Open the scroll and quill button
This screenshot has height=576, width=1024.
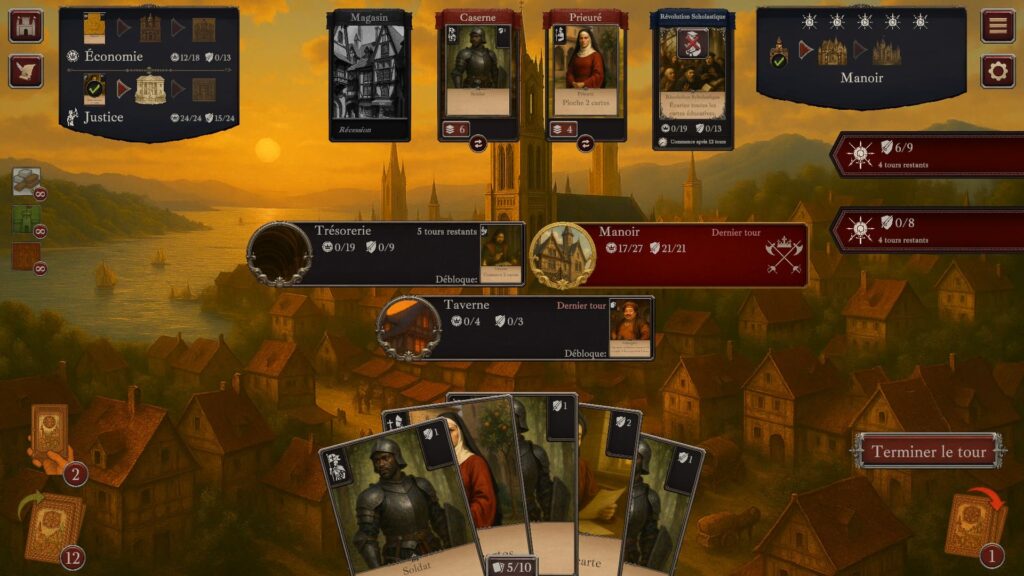click(x=25, y=71)
